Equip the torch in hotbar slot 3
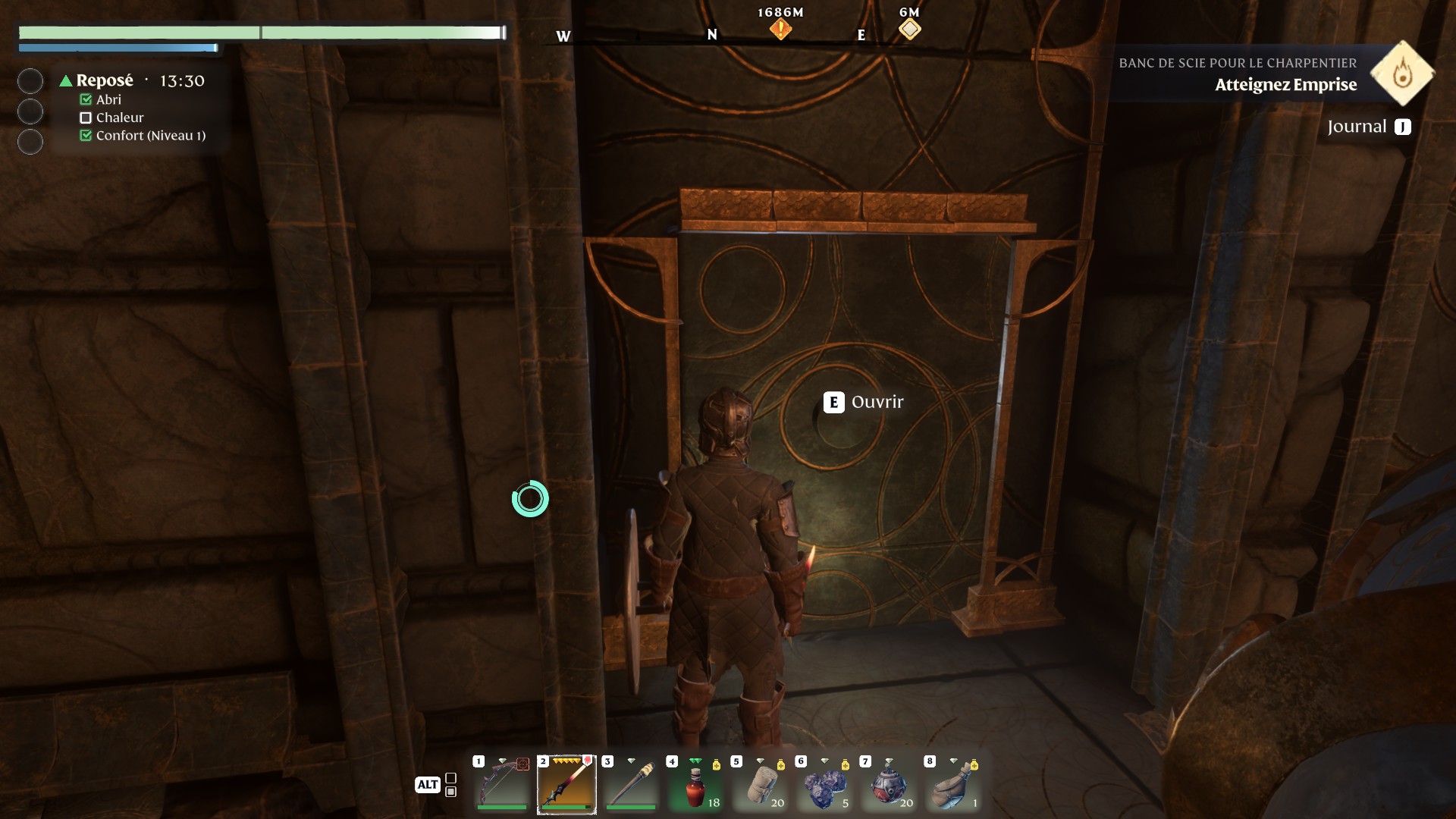This screenshot has height=819, width=1456. pyautogui.click(x=631, y=784)
